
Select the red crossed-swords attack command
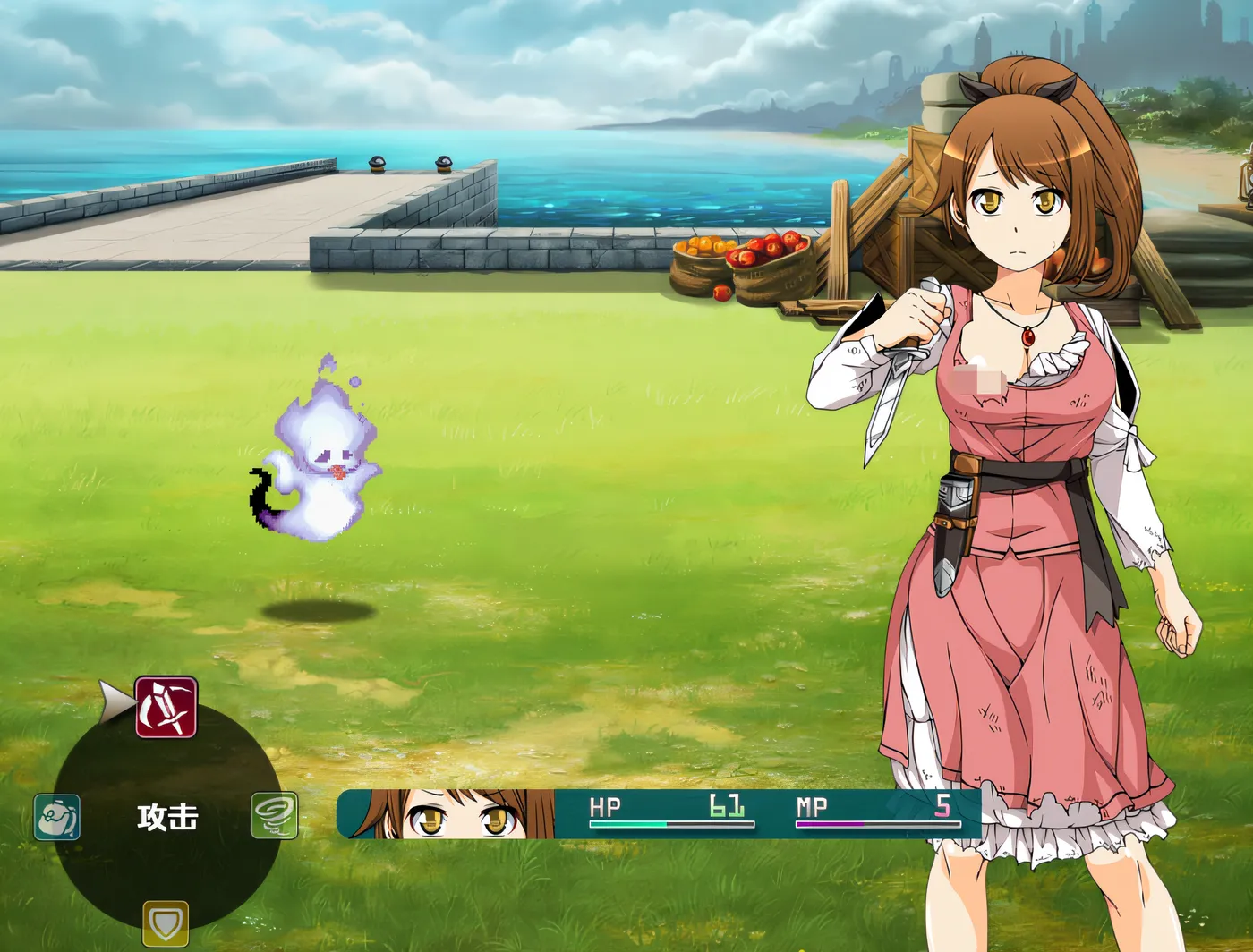coord(166,707)
